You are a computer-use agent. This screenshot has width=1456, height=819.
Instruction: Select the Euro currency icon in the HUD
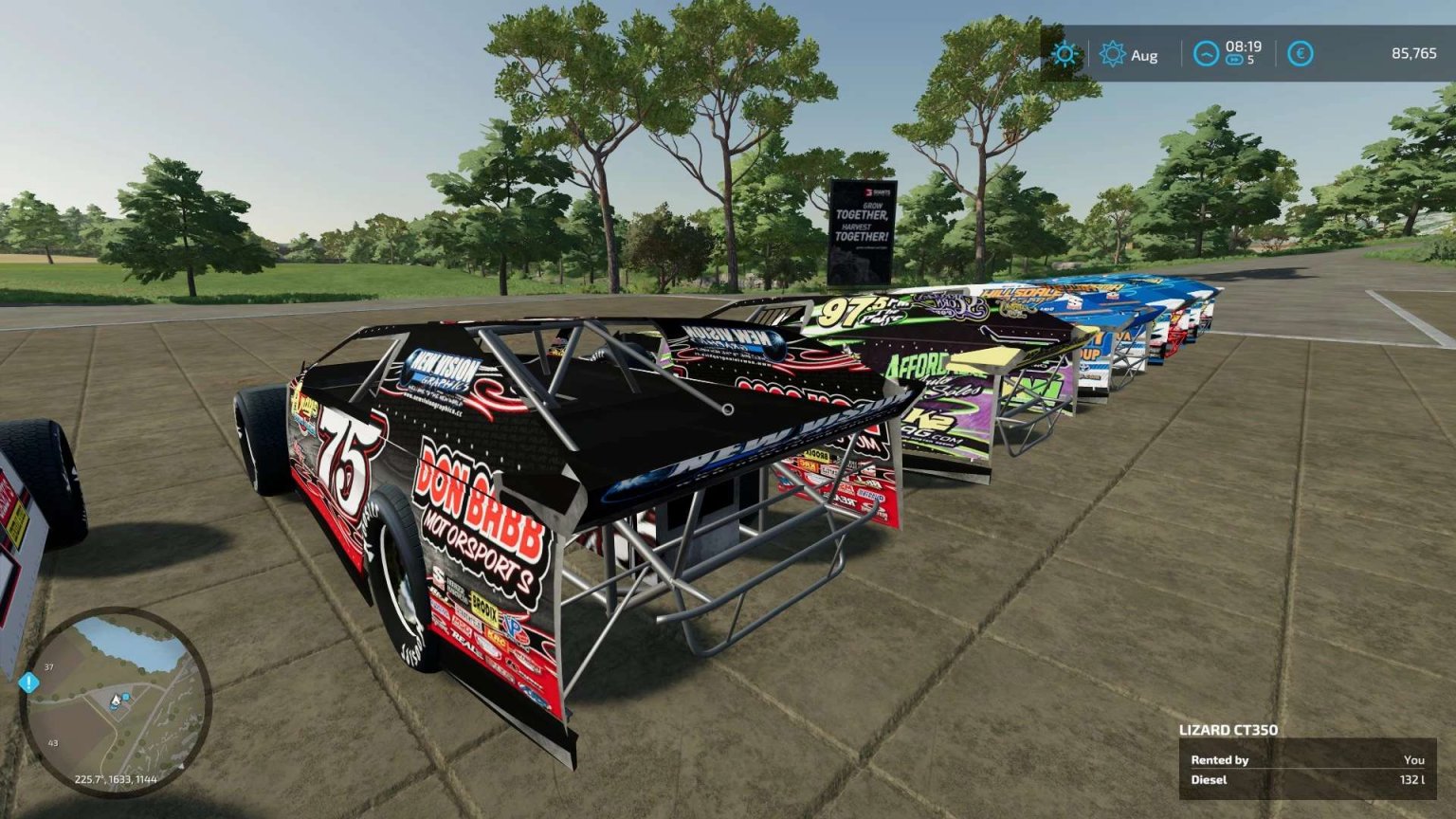(x=1299, y=55)
